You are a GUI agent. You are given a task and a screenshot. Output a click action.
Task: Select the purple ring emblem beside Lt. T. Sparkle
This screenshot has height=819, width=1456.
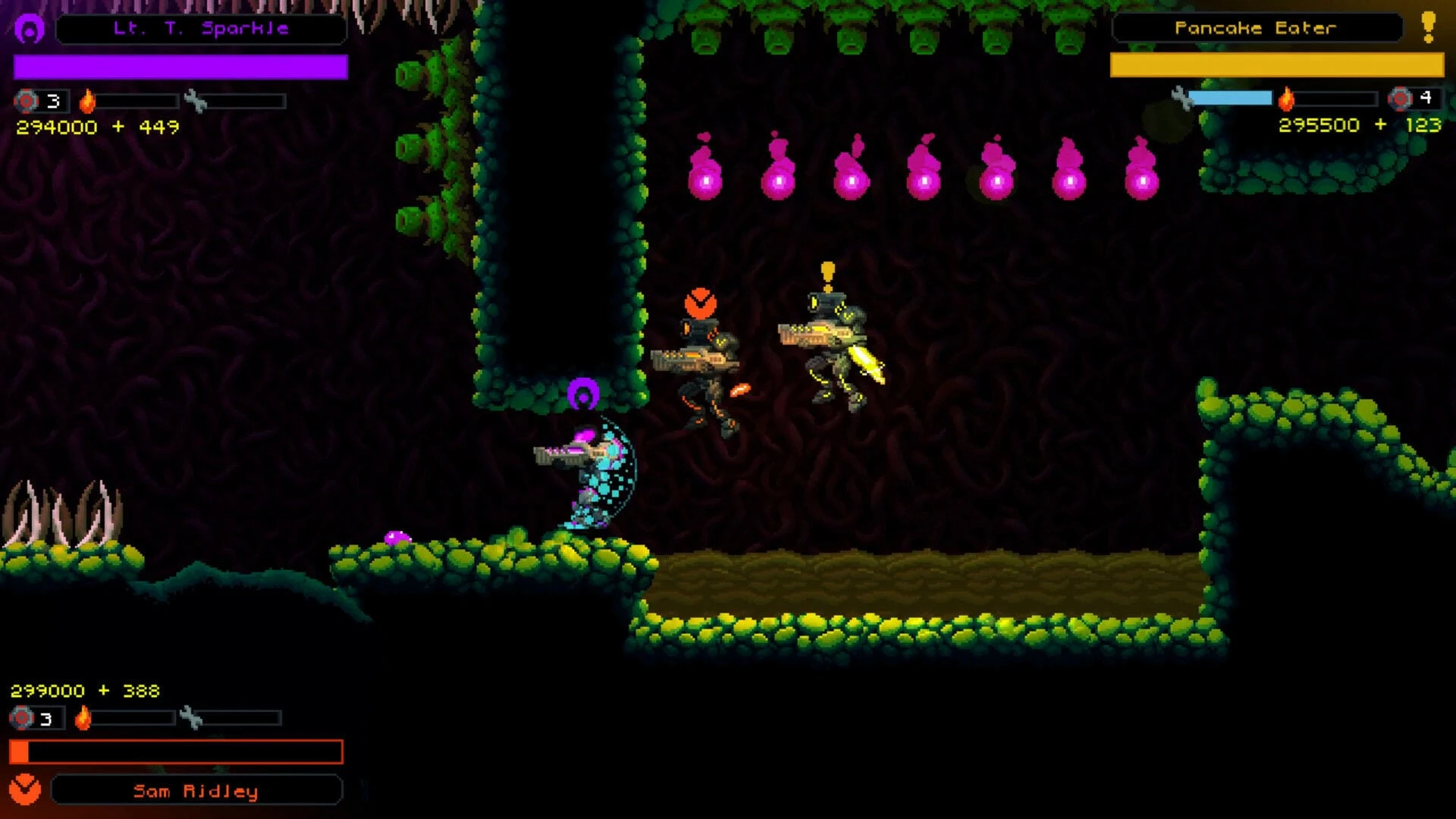(30, 30)
